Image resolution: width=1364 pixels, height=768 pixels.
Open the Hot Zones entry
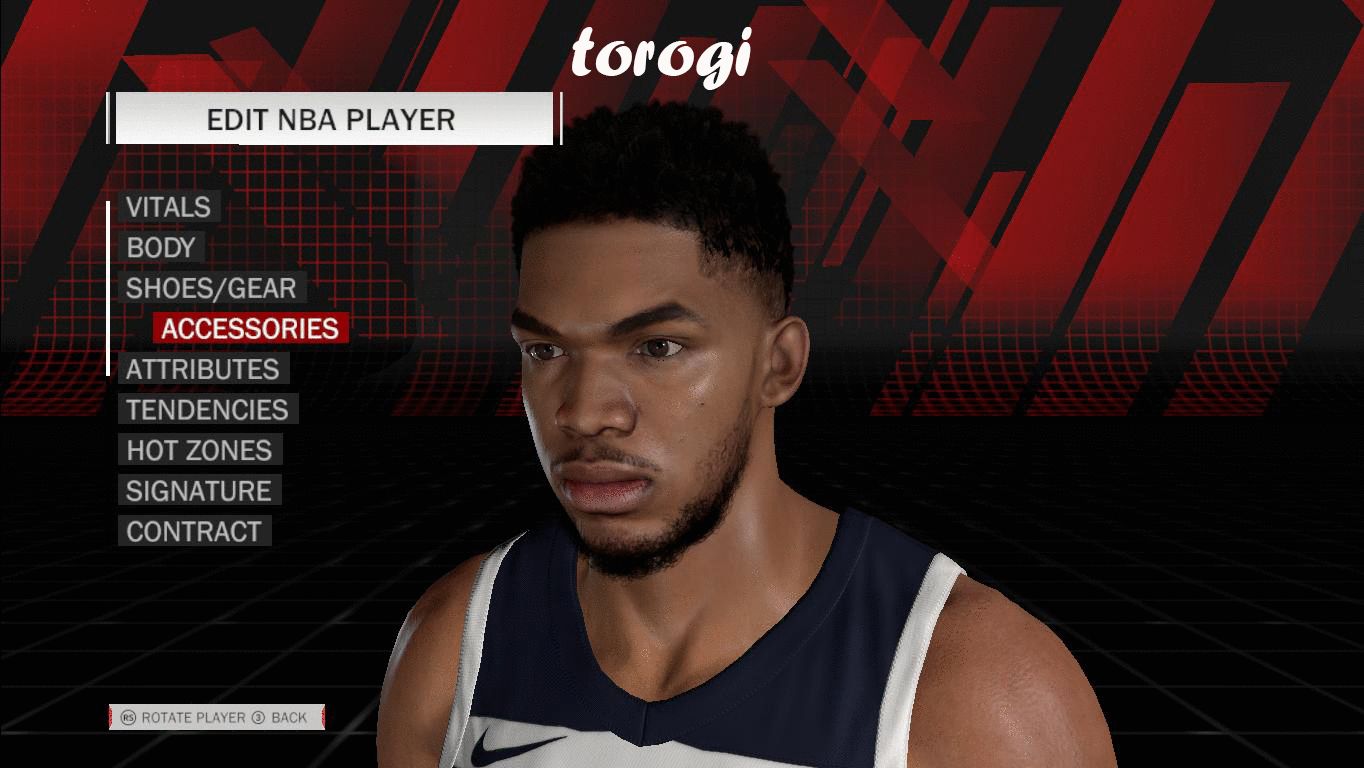[x=199, y=451]
